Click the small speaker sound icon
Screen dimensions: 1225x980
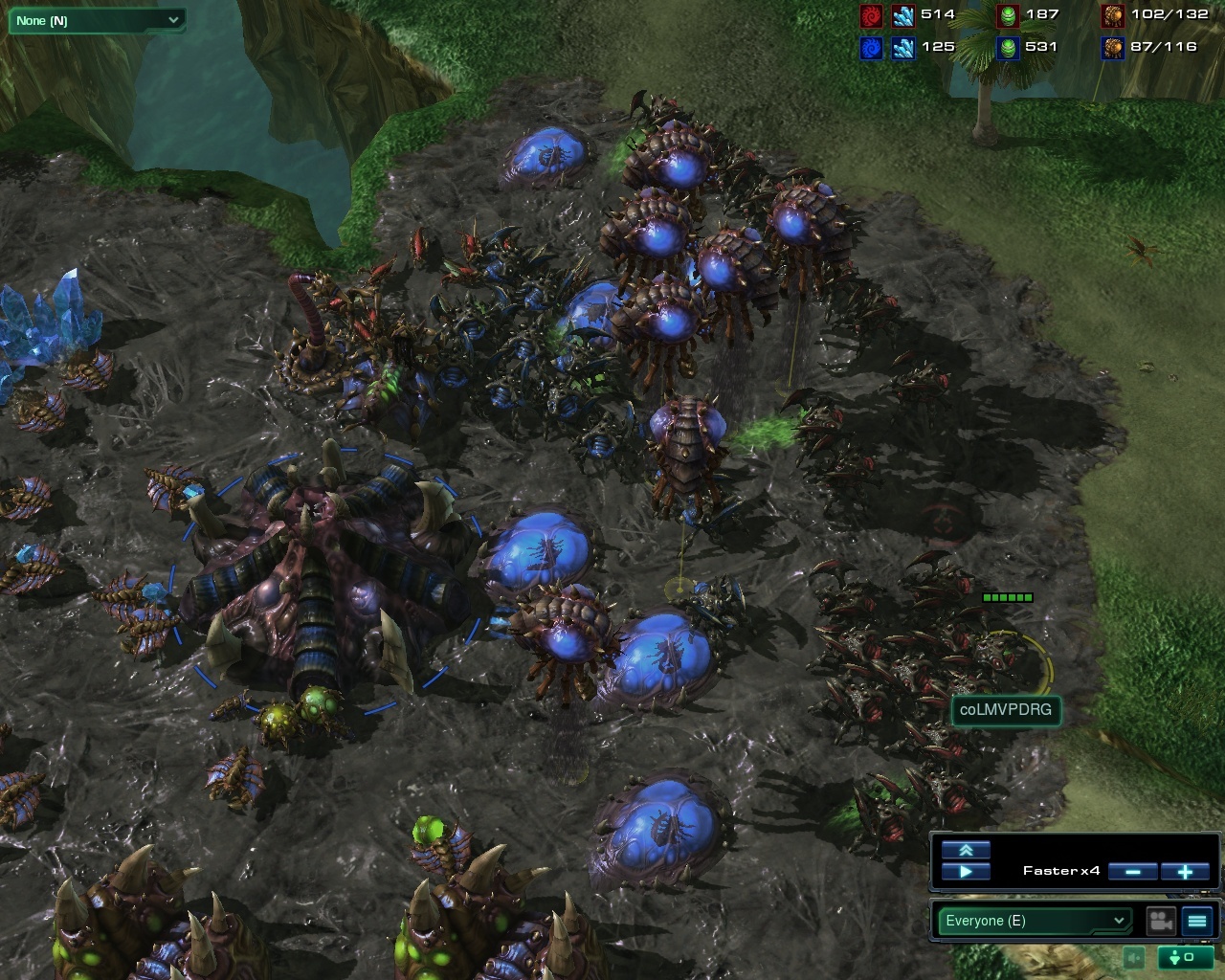click(1134, 957)
